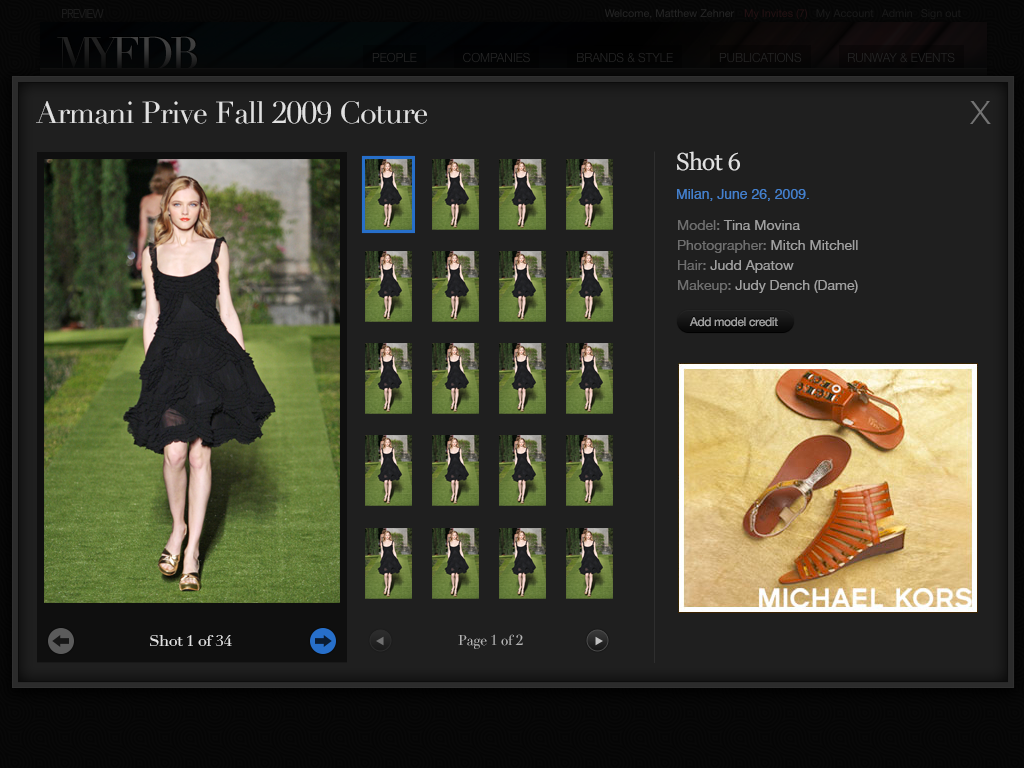Open the Runway & Events menu

[900, 58]
